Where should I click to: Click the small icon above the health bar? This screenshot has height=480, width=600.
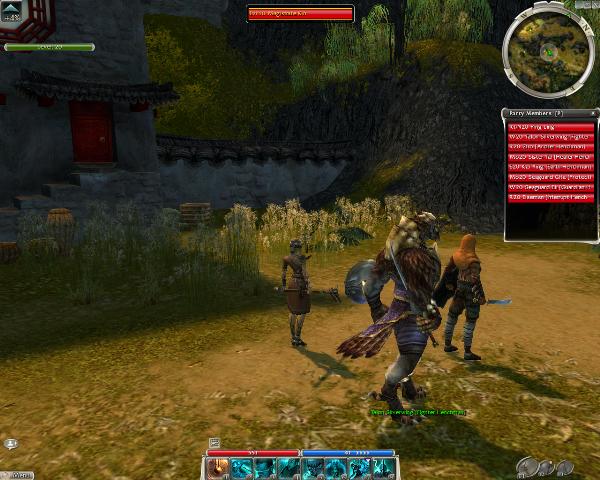tap(214, 442)
